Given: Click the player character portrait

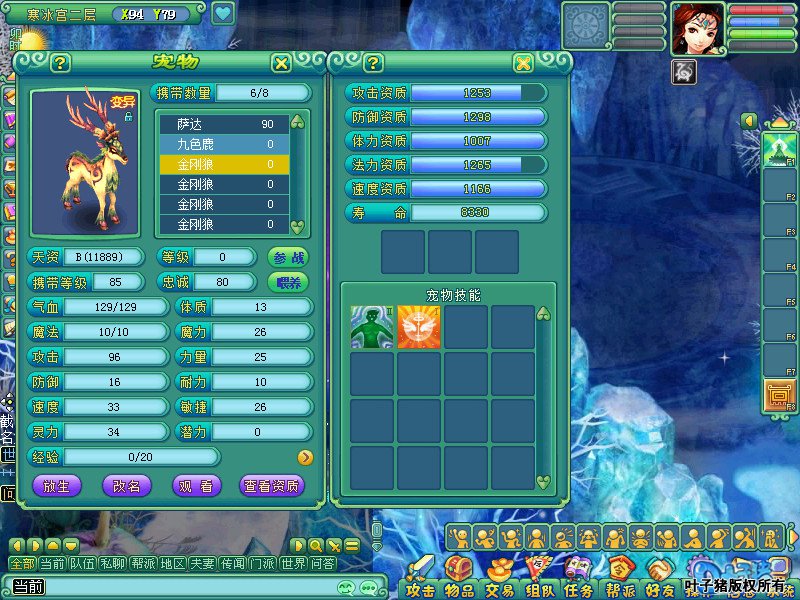Looking at the screenshot, I should (697, 27).
